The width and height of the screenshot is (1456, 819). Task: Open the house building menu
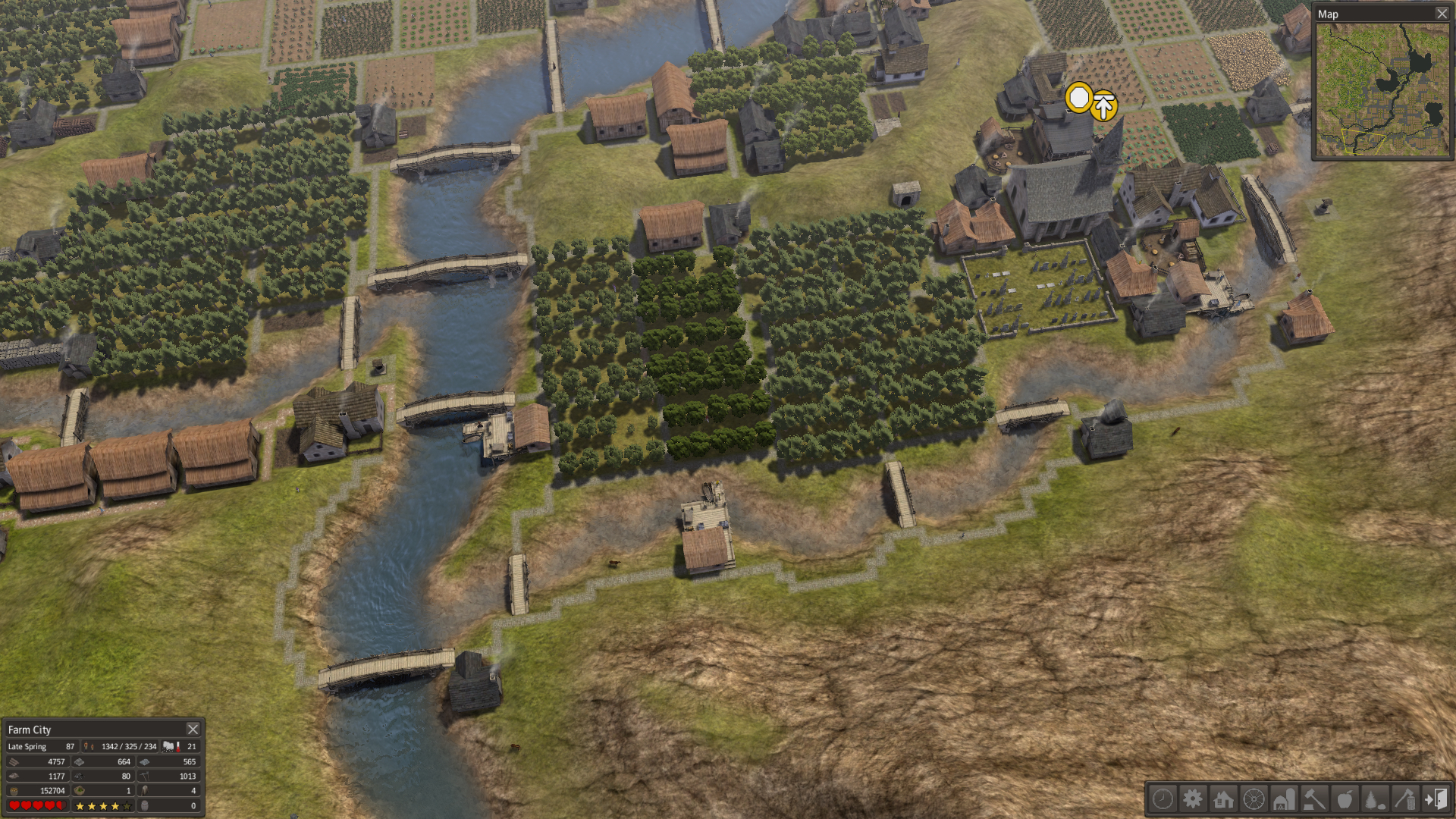pos(1223,799)
